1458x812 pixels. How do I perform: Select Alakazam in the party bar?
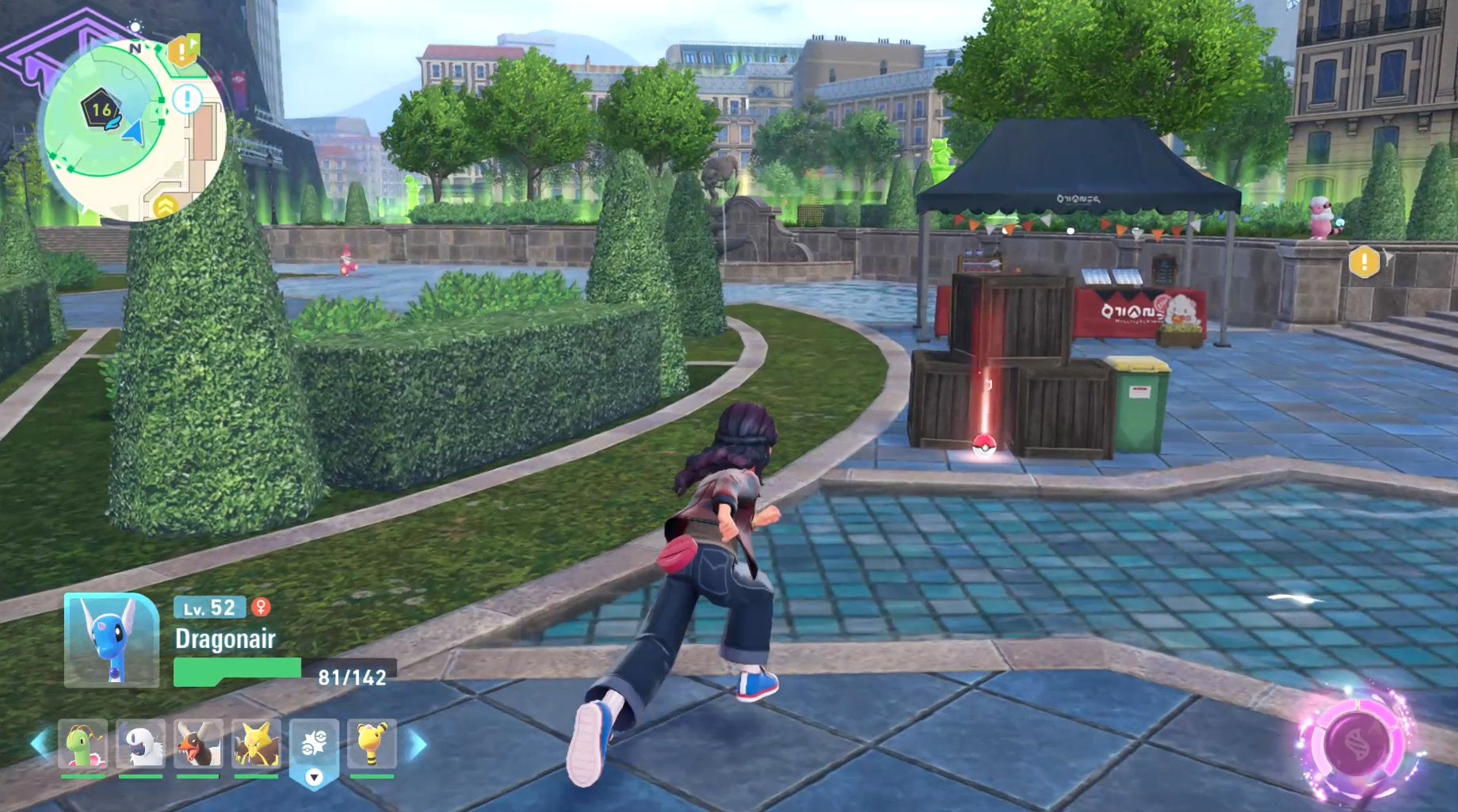tap(256, 745)
